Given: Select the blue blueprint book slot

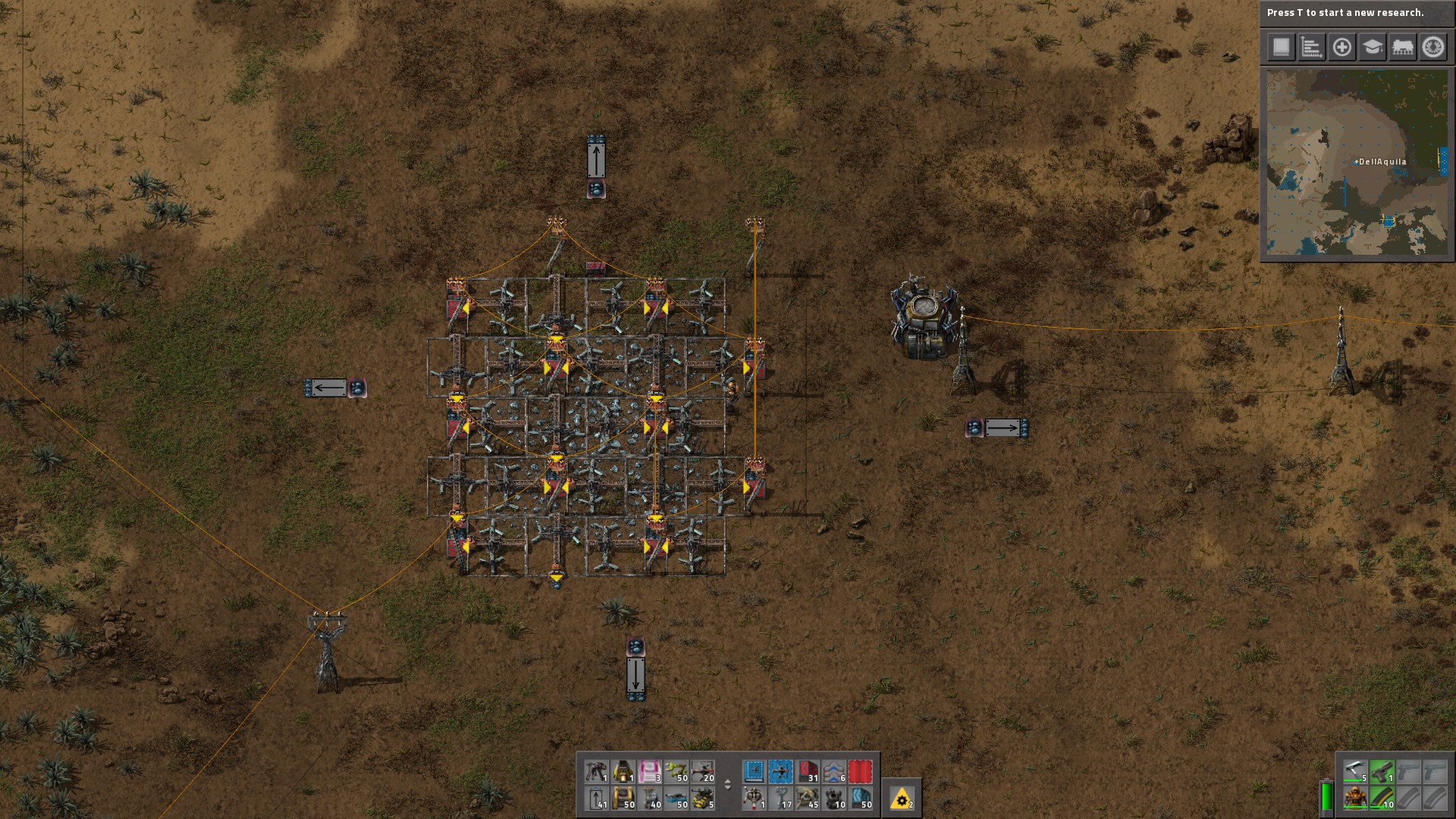Looking at the screenshot, I should tap(754, 772).
